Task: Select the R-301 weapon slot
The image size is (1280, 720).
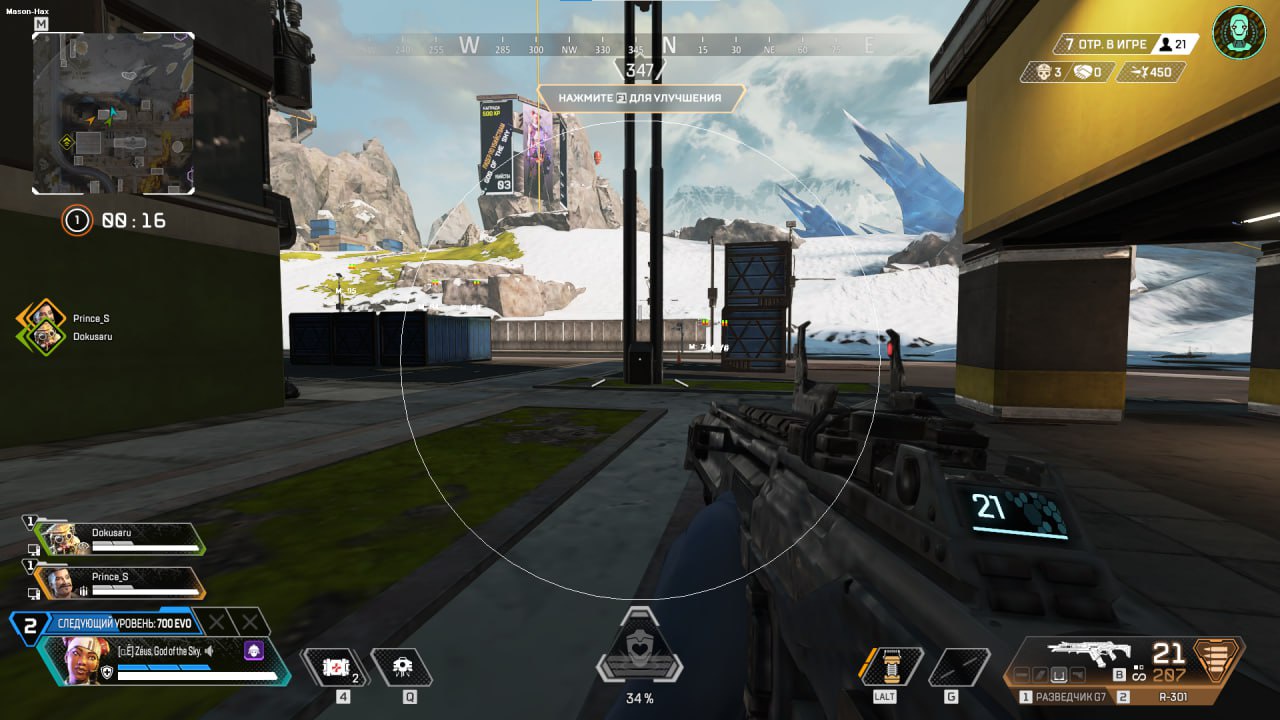Action: tap(1175, 695)
